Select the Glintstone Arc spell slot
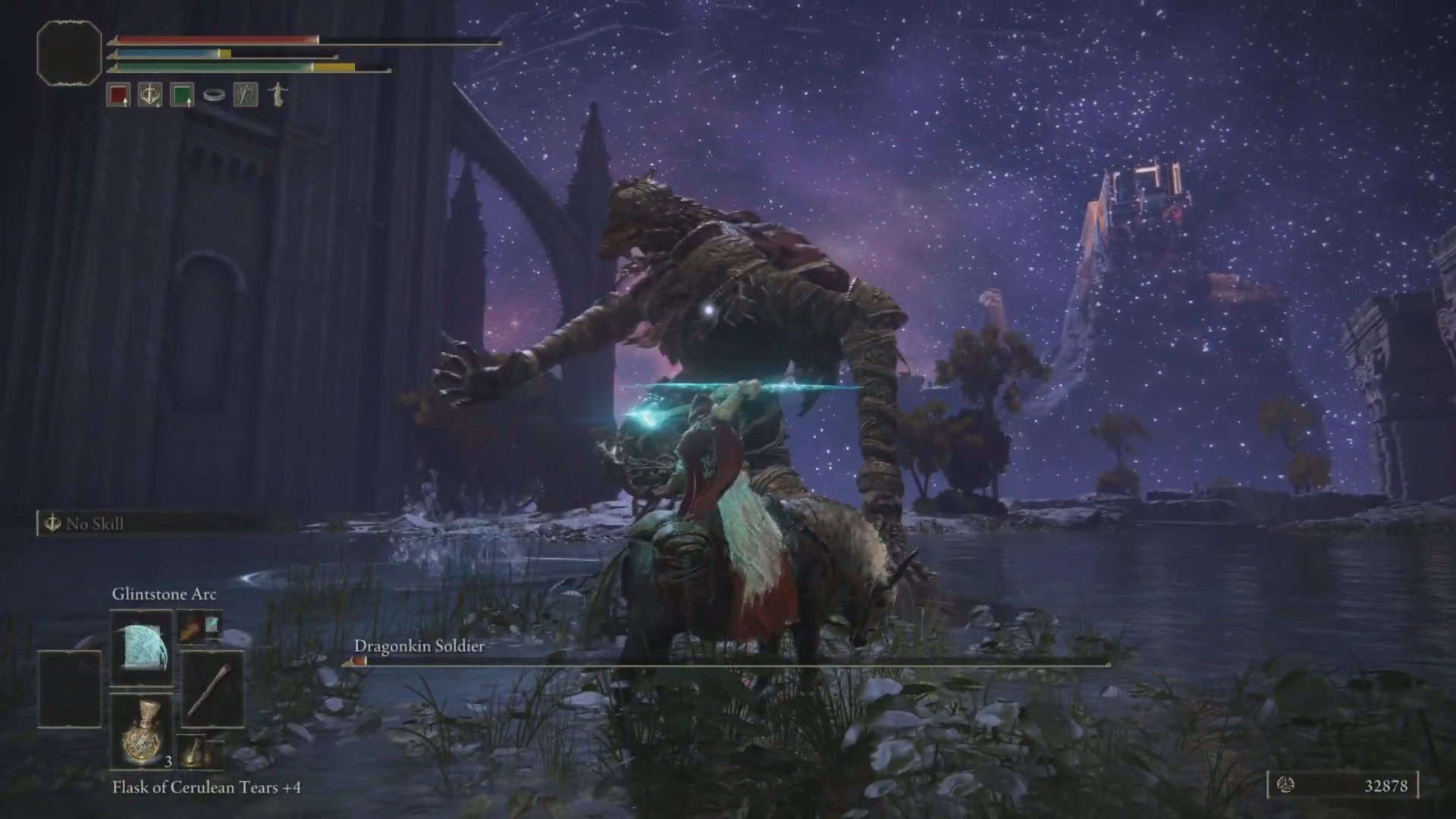The height and width of the screenshot is (819, 1456). tap(141, 647)
